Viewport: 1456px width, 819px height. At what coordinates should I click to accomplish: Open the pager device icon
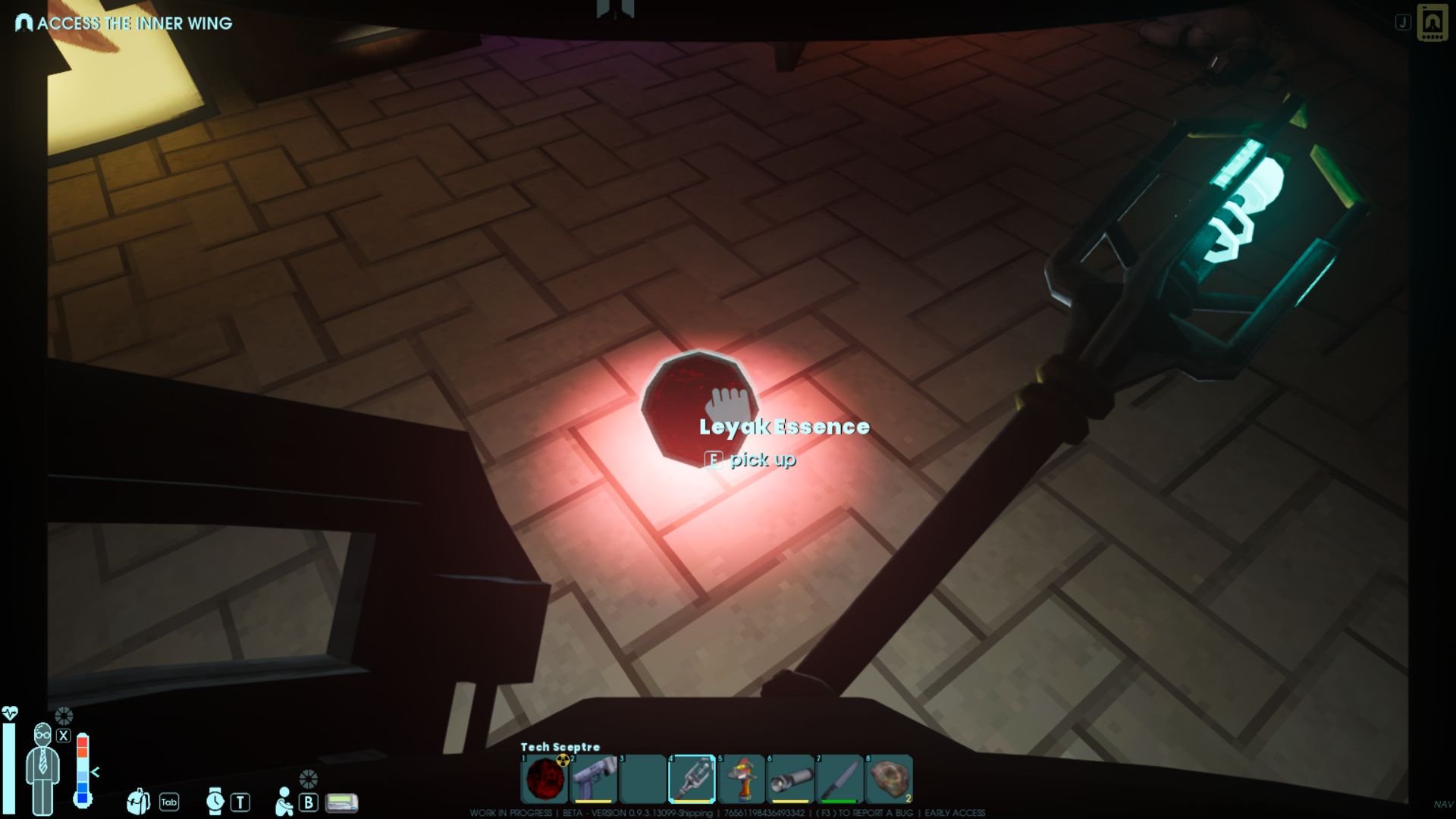click(x=341, y=802)
